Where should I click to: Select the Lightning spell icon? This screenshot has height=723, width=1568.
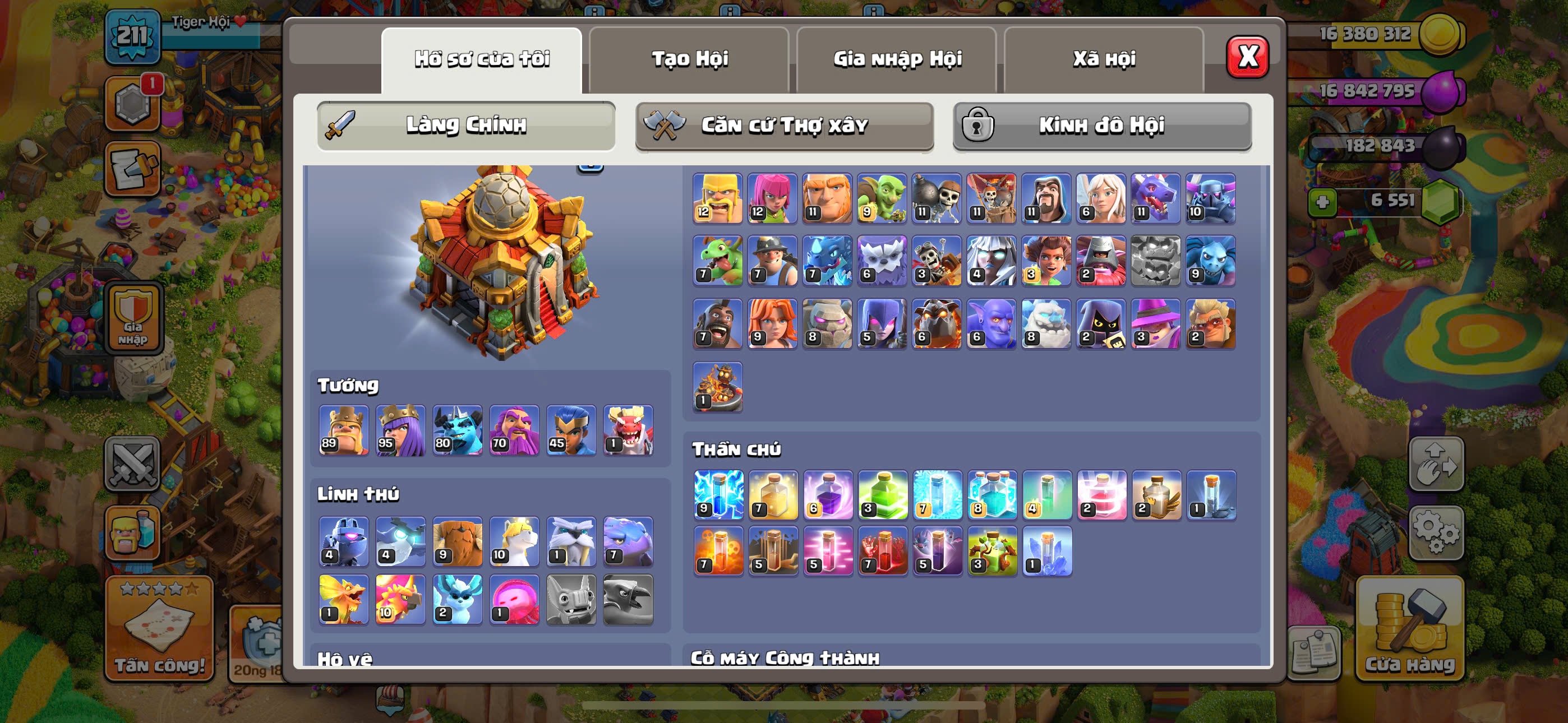click(x=718, y=494)
